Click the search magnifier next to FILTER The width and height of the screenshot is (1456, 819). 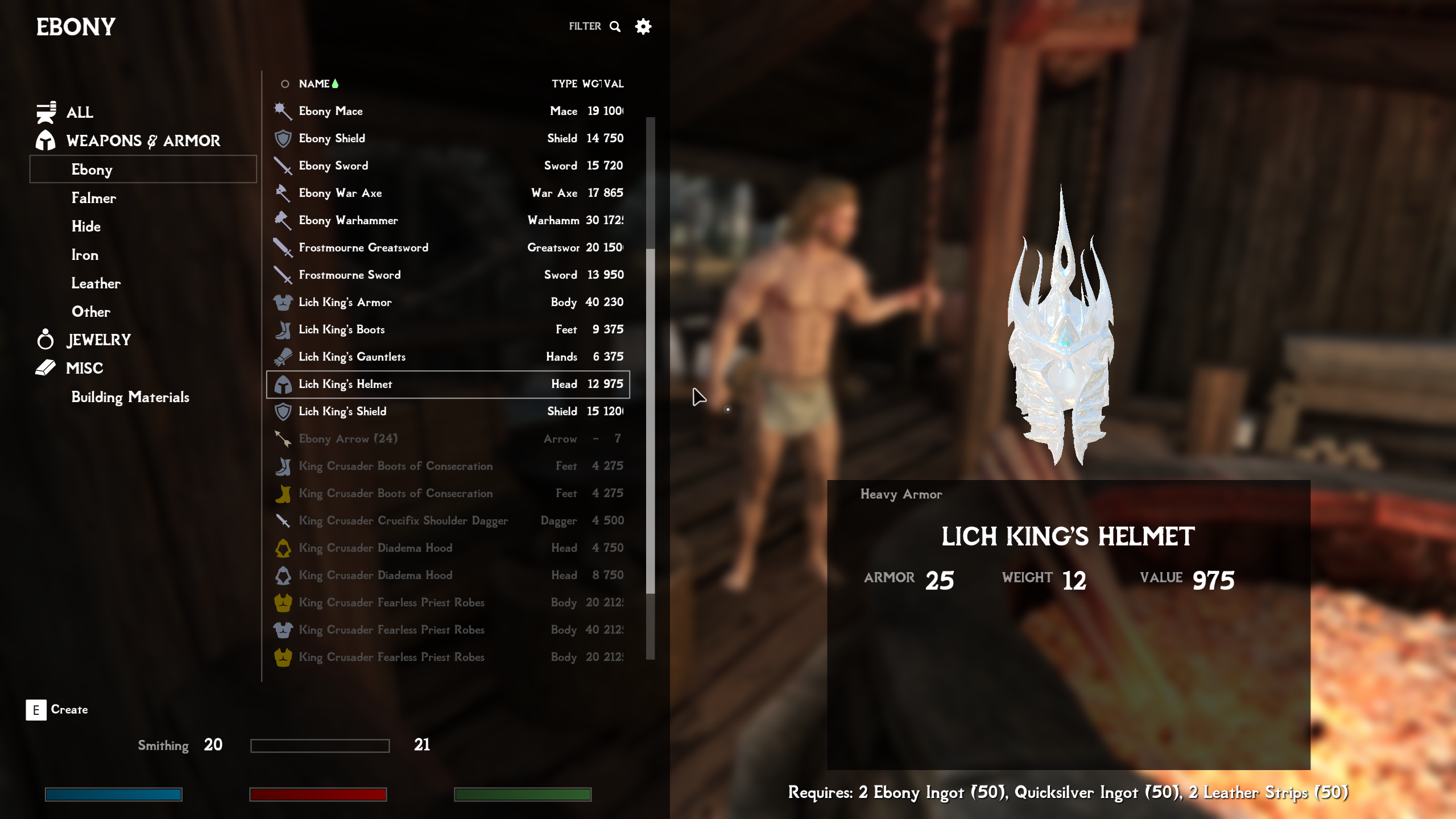[615, 26]
